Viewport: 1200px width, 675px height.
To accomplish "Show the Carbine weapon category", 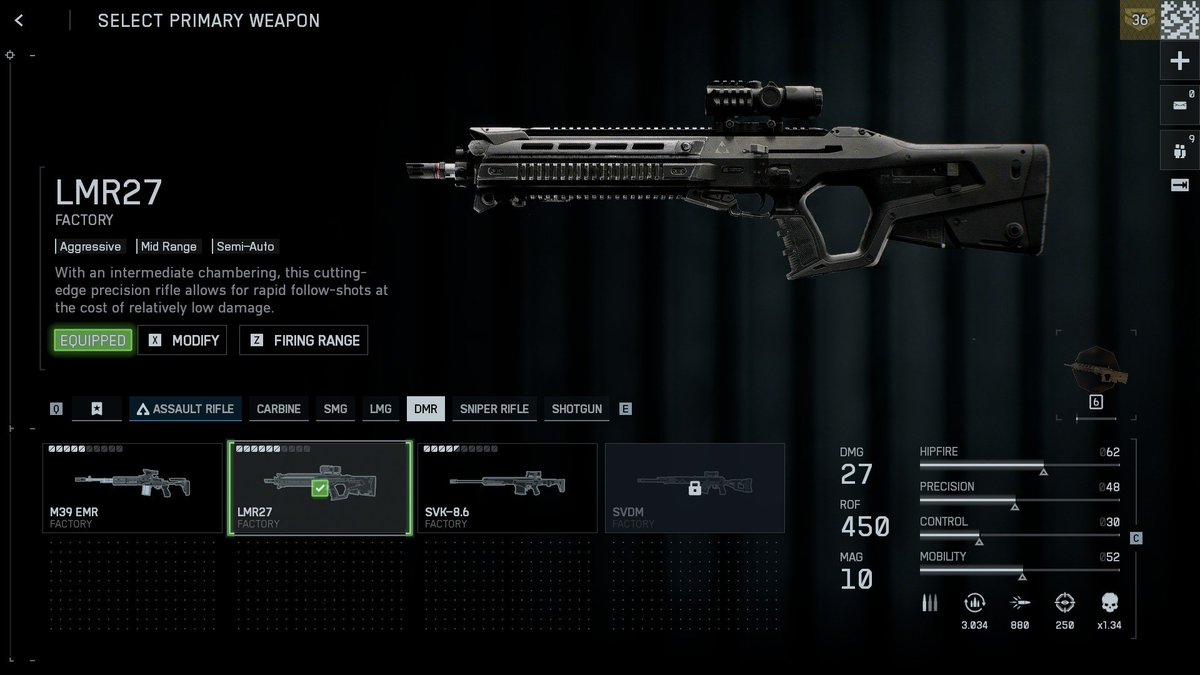I will [278, 409].
